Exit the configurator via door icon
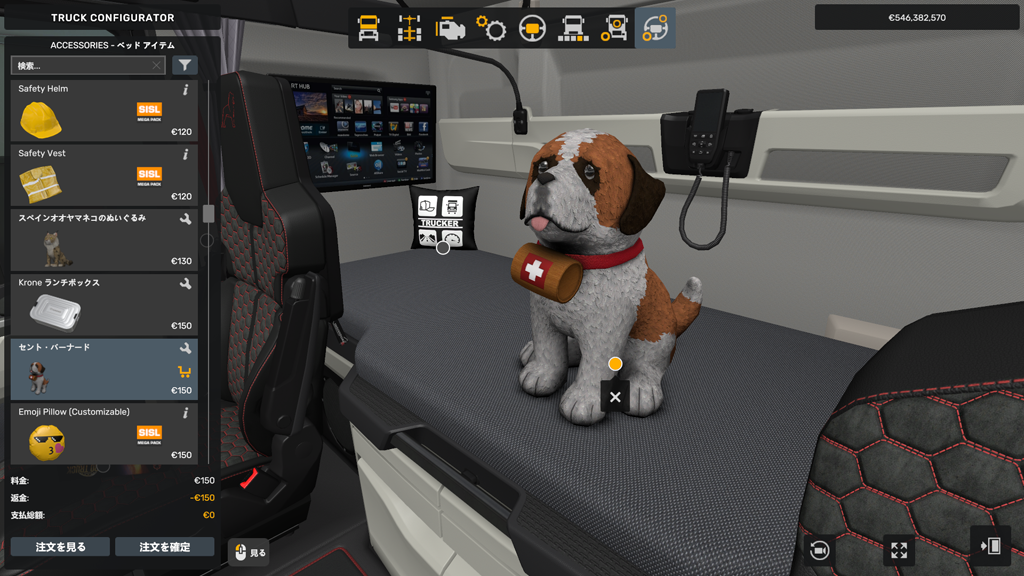The image size is (1024, 576). 990,546
